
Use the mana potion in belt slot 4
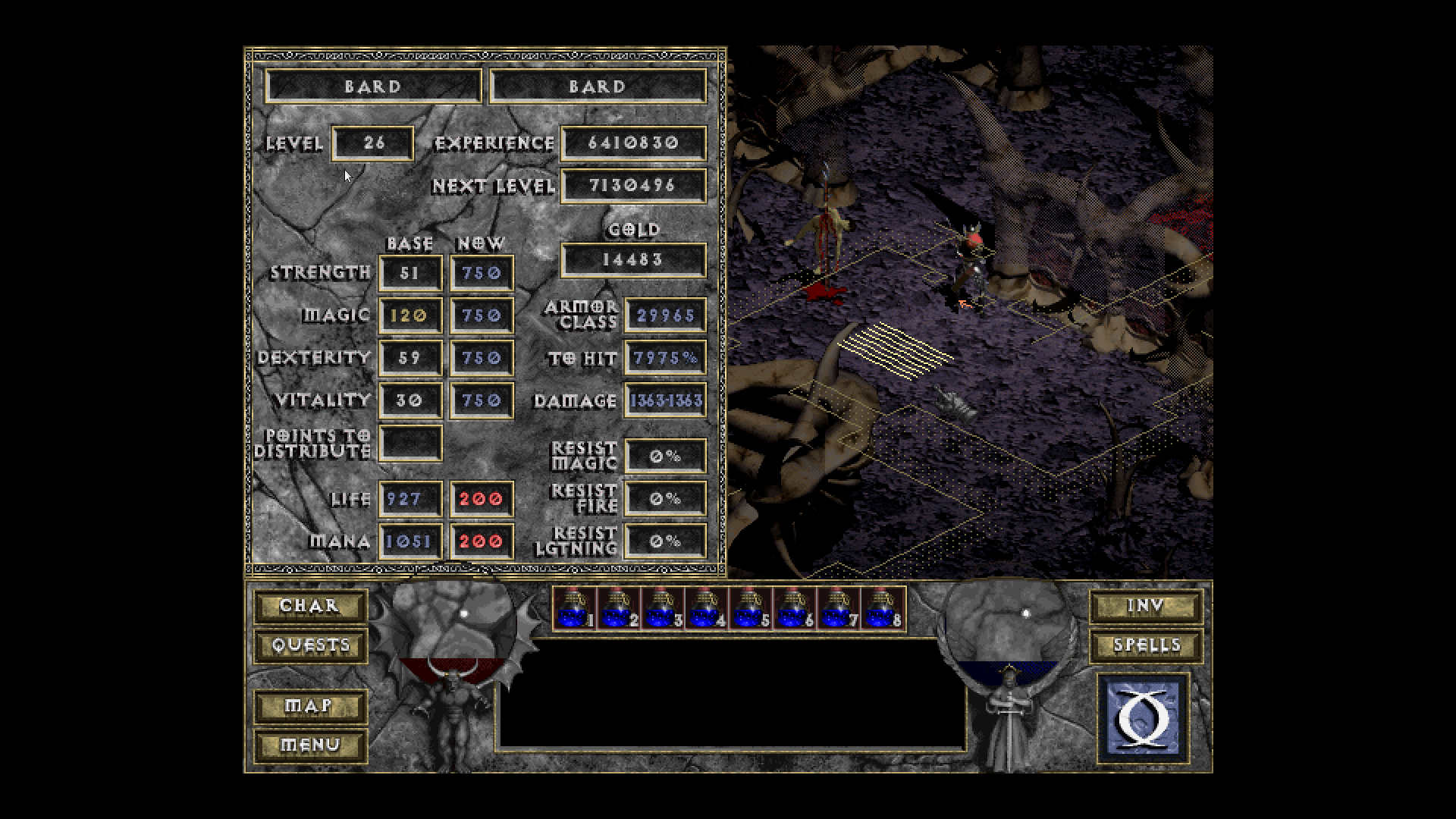(705, 608)
